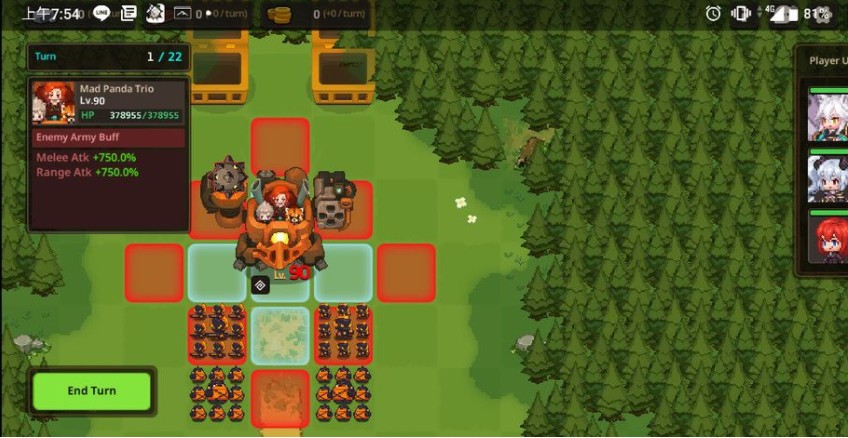
Task: Select the Mad Panda Trio portrait
Action: tap(54, 101)
